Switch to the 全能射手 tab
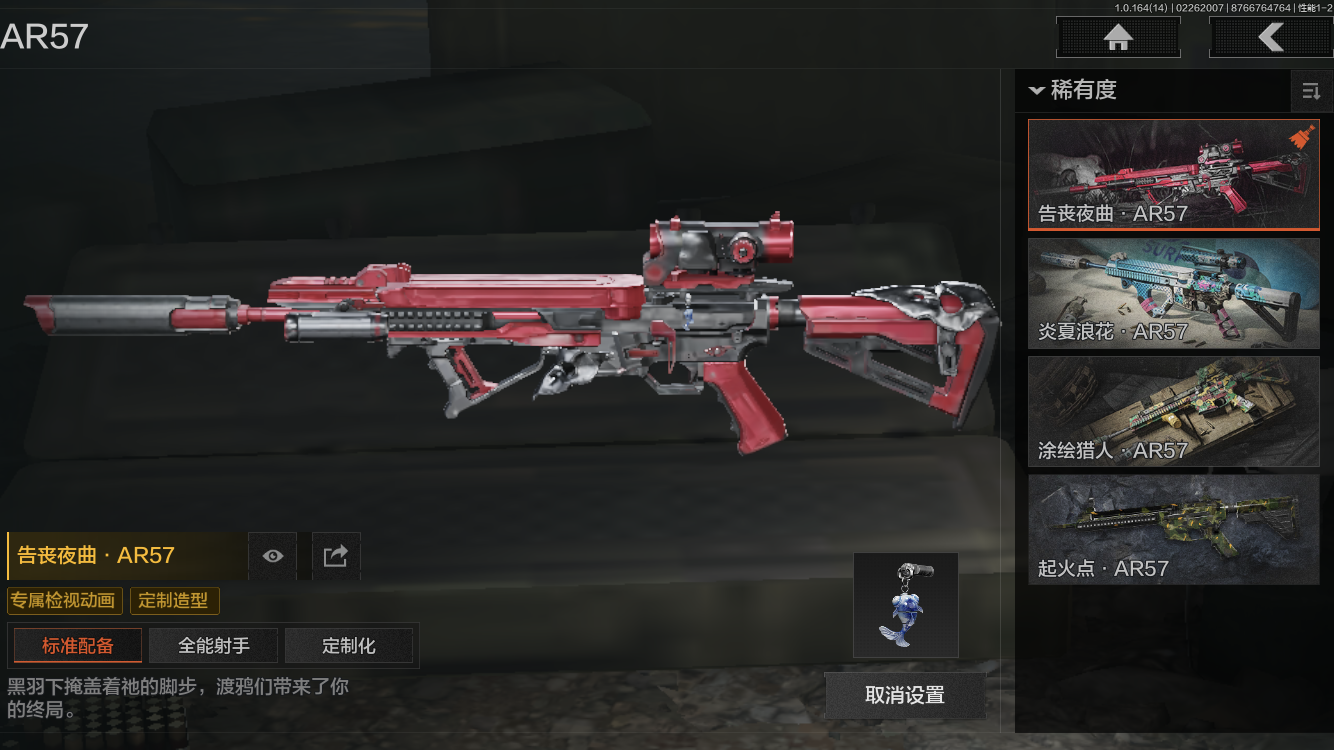The width and height of the screenshot is (1334, 750). point(213,646)
